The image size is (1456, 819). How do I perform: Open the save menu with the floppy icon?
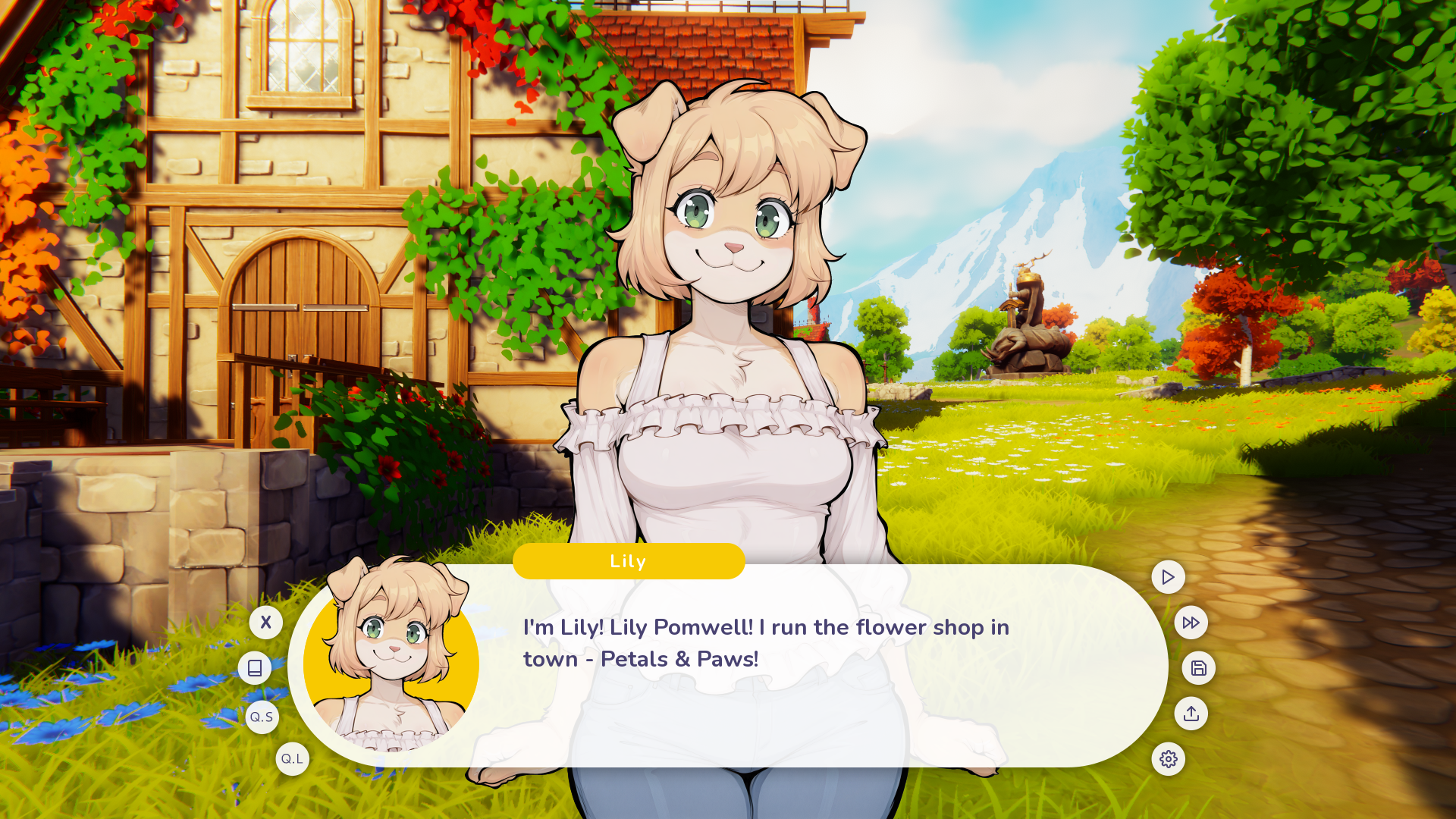pyautogui.click(x=1199, y=668)
